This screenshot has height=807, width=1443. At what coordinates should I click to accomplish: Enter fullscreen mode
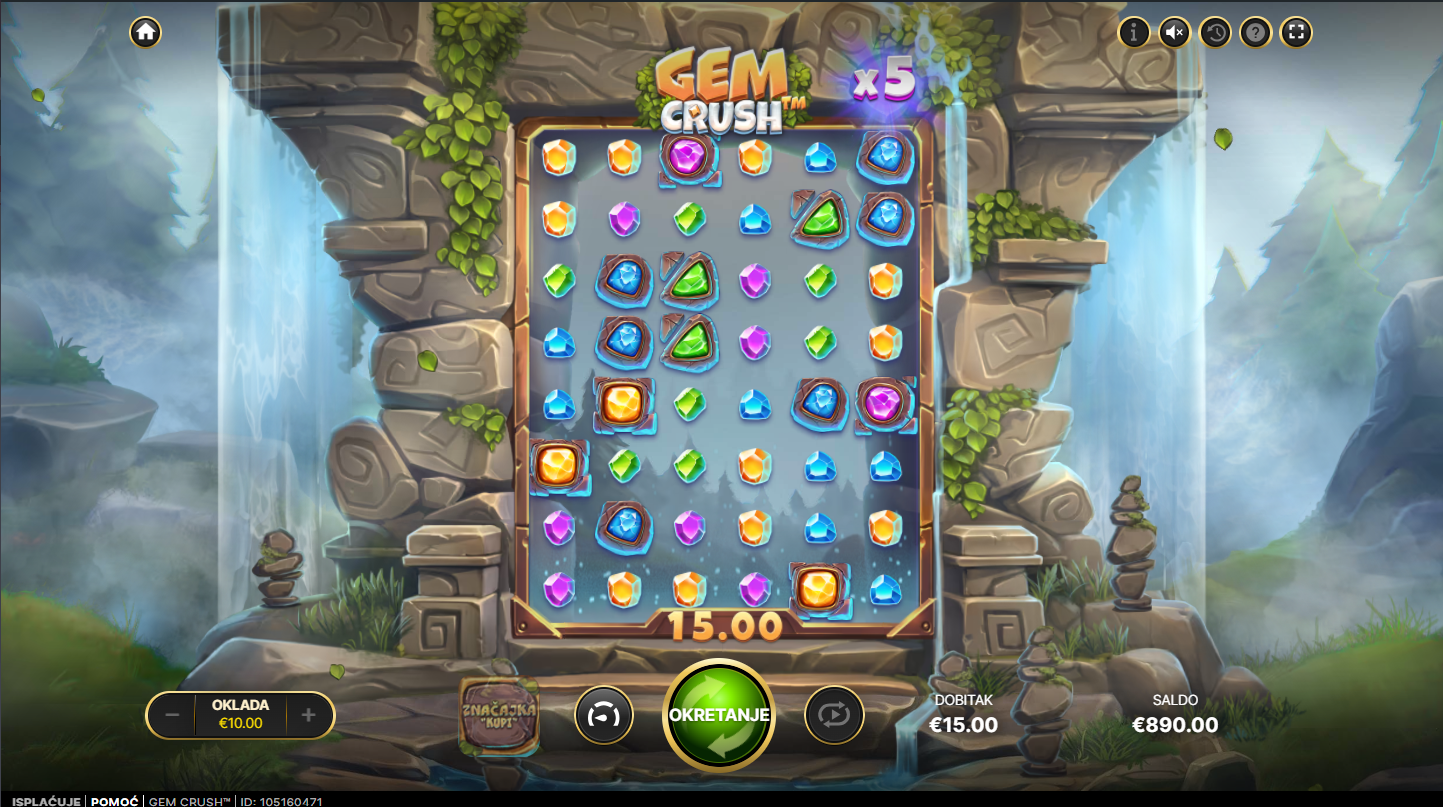(1296, 32)
